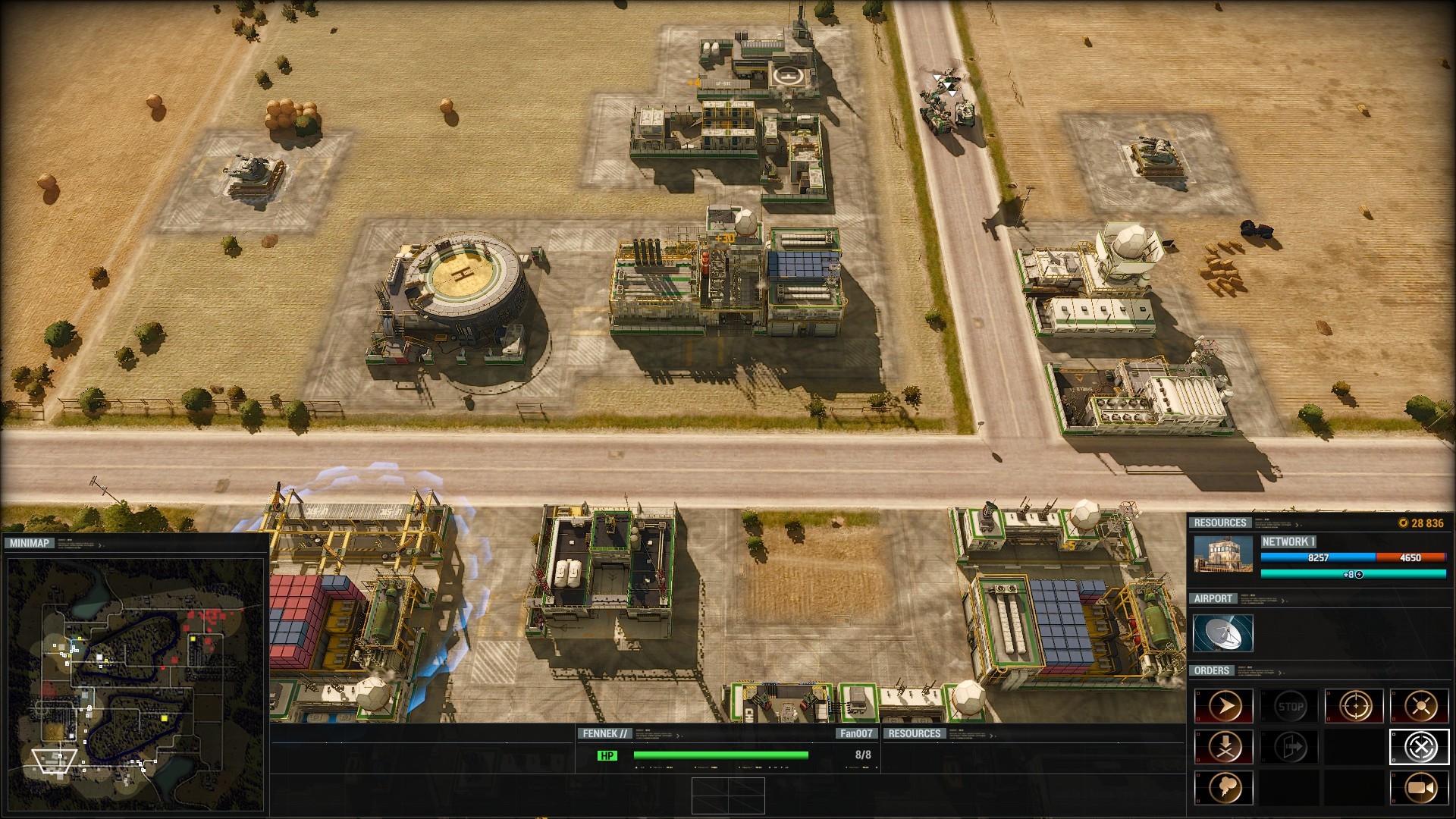
Task: Activate the crosshair attack order
Action: (x=1354, y=707)
